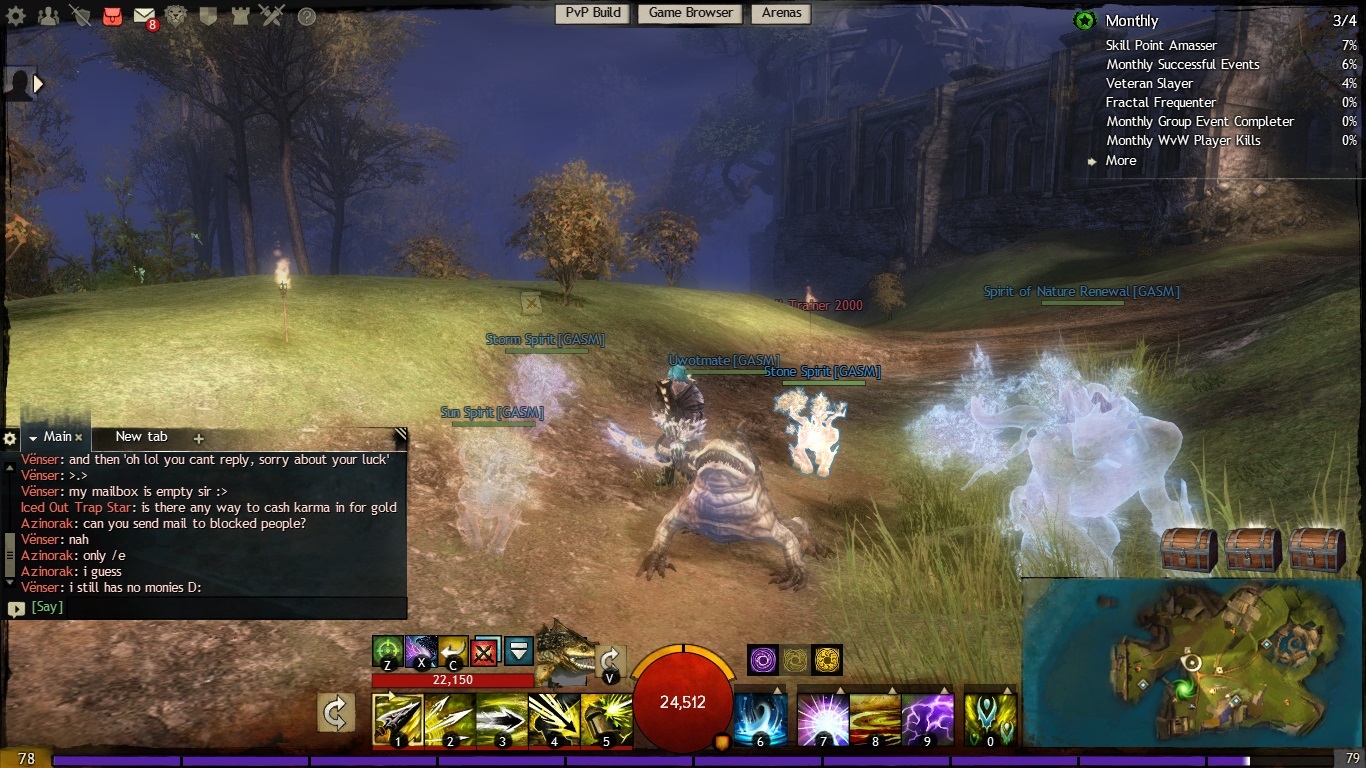This screenshot has height=768, width=1366.
Task: Click the minimap
Action: pyautogui.click(x=1192, y=663)
